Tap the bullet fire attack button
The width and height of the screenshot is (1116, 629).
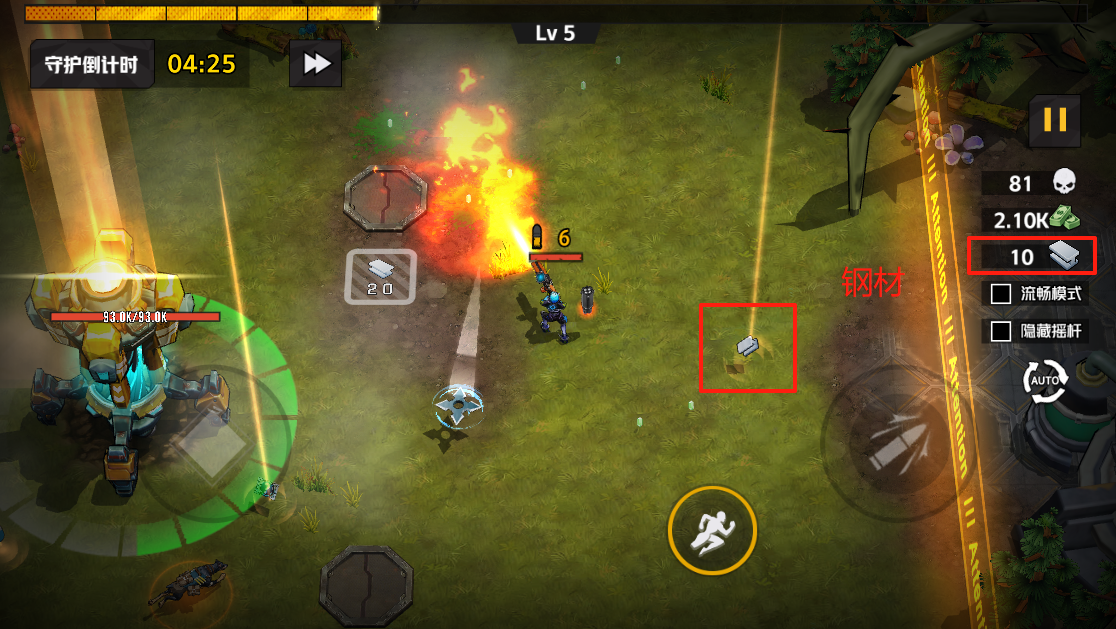(886, 443)
